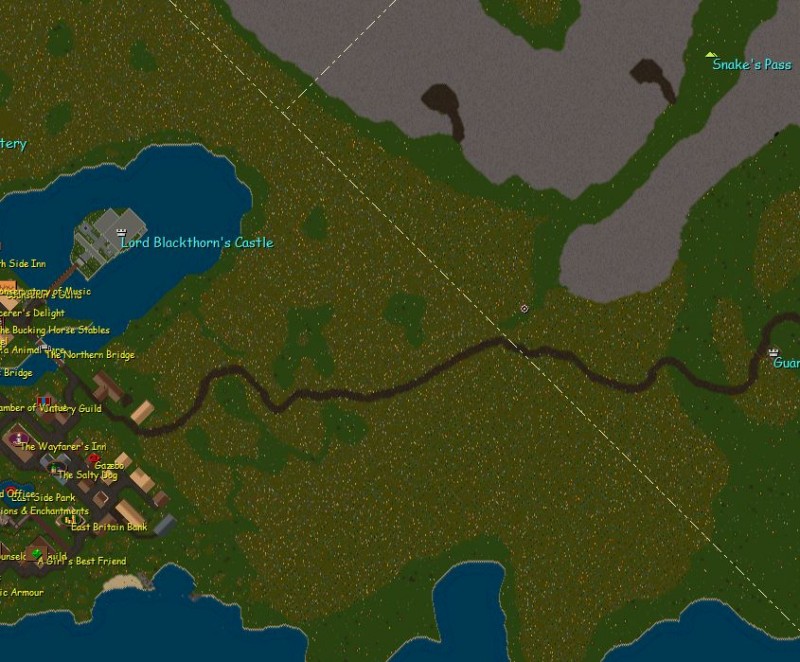This screenshot has height=662, width=800.
Task: Select the Lord Blackthorn's Castle map marker
Action: click(122, 232)
